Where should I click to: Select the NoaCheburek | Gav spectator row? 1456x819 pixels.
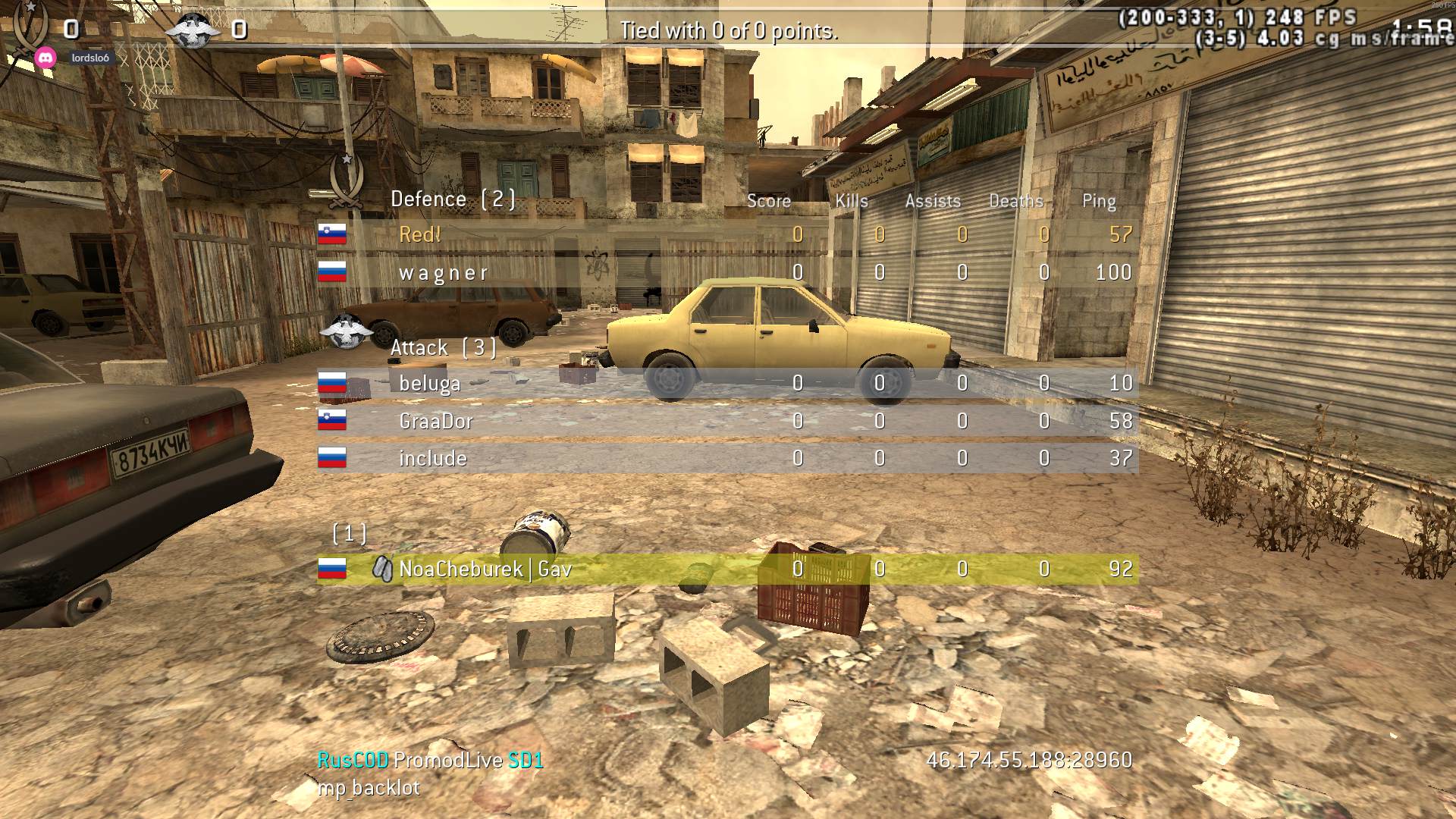(485, 569)
